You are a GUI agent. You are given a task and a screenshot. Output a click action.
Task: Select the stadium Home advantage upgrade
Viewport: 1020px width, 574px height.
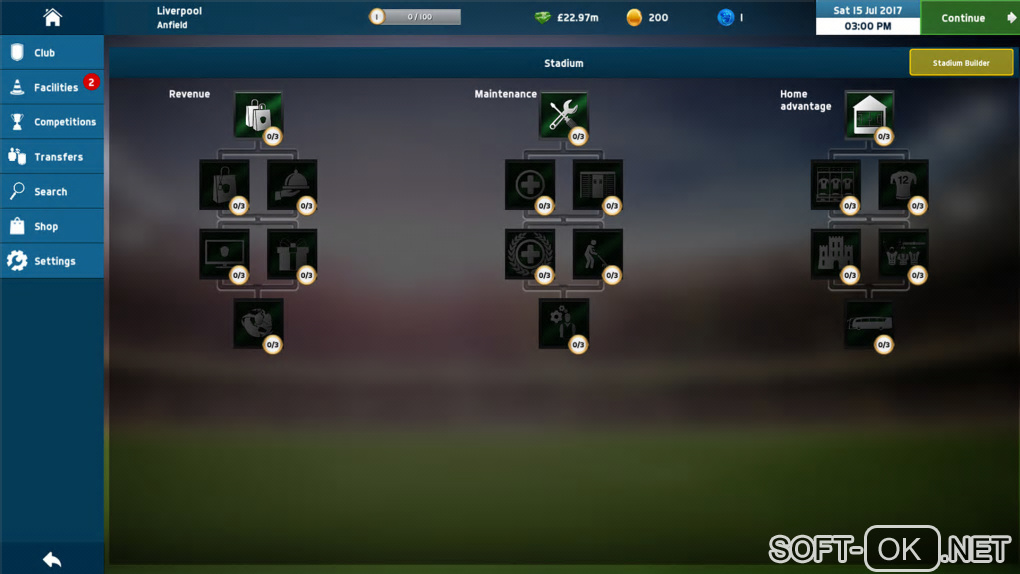pyautogui.click(x=869, y=115)
